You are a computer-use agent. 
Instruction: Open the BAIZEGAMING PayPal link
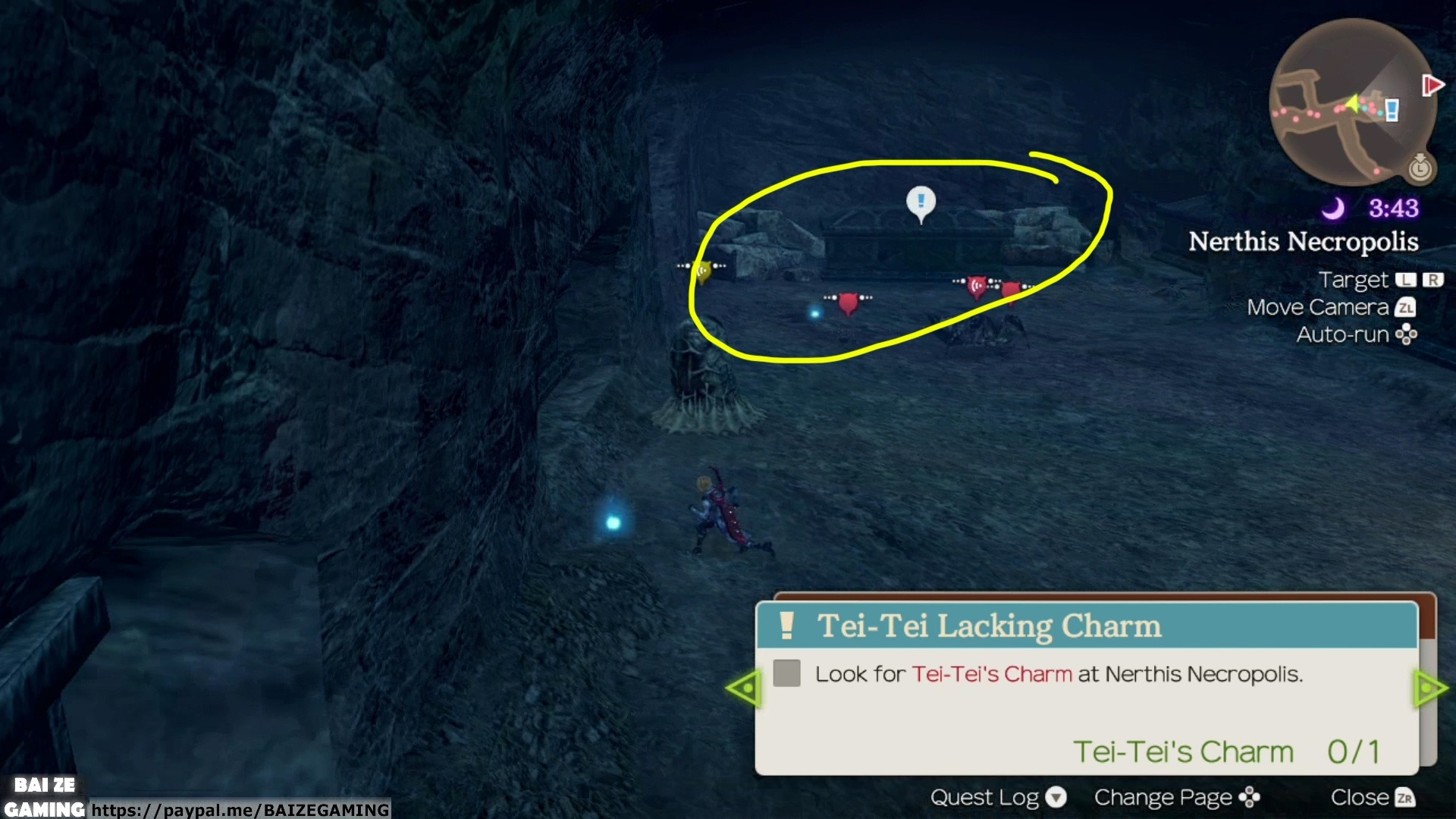pyautogui.click(x=240, y=810)
